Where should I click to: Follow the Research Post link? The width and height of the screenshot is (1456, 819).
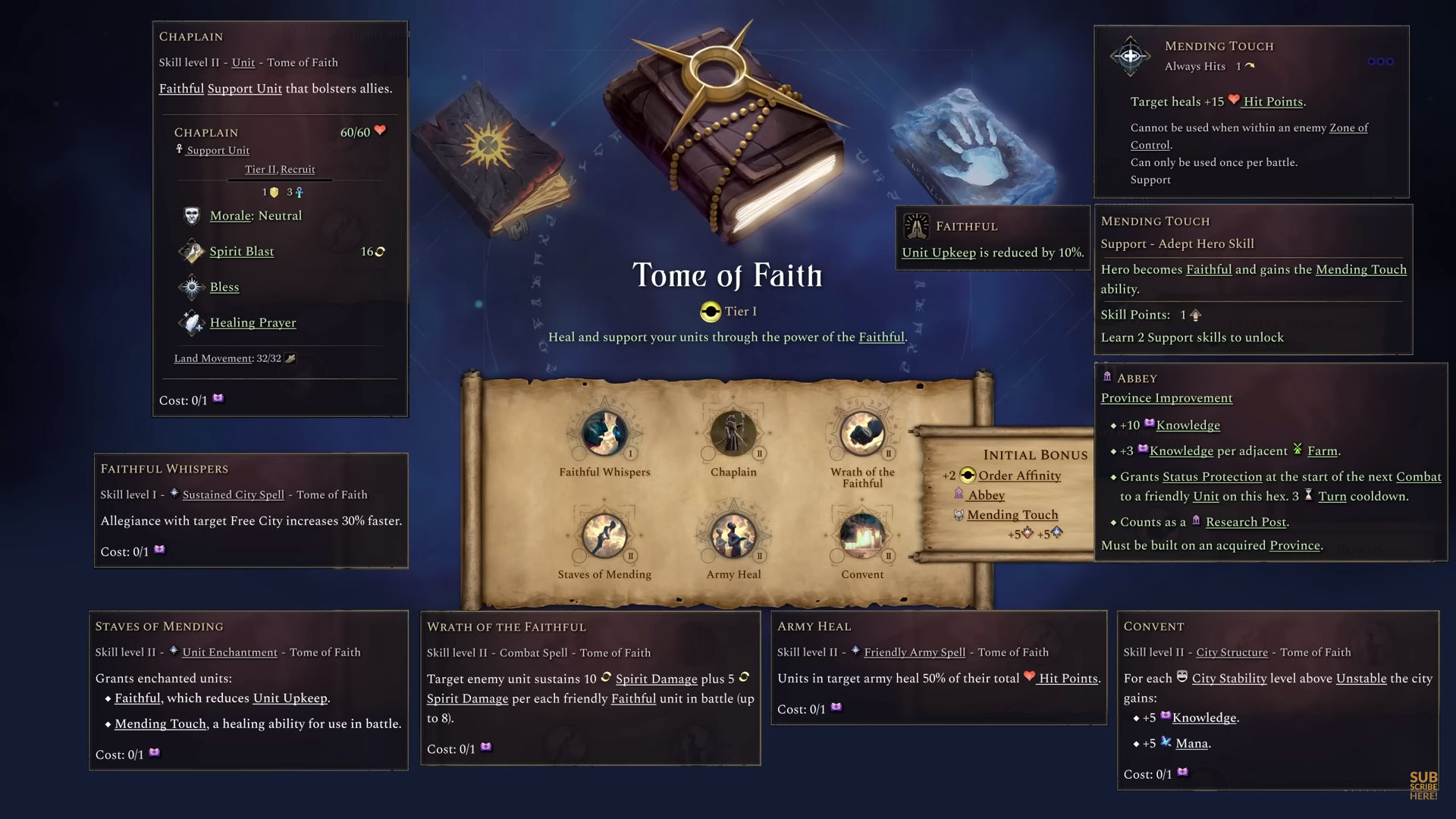click(x=1244, y=522)
